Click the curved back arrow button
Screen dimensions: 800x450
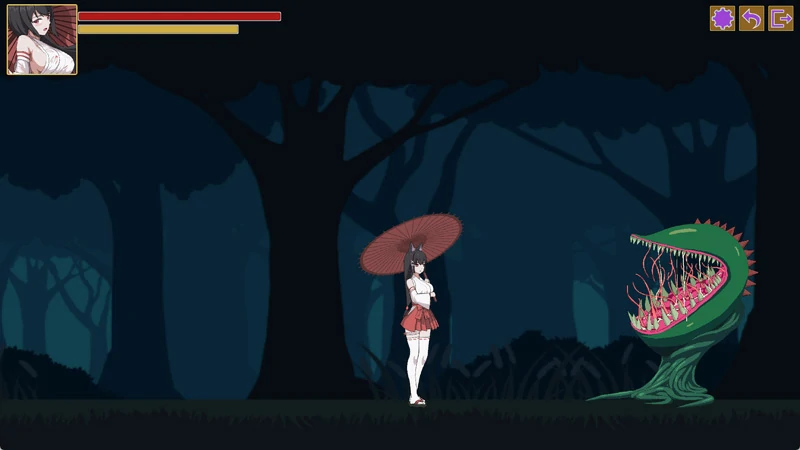point(751,18)
